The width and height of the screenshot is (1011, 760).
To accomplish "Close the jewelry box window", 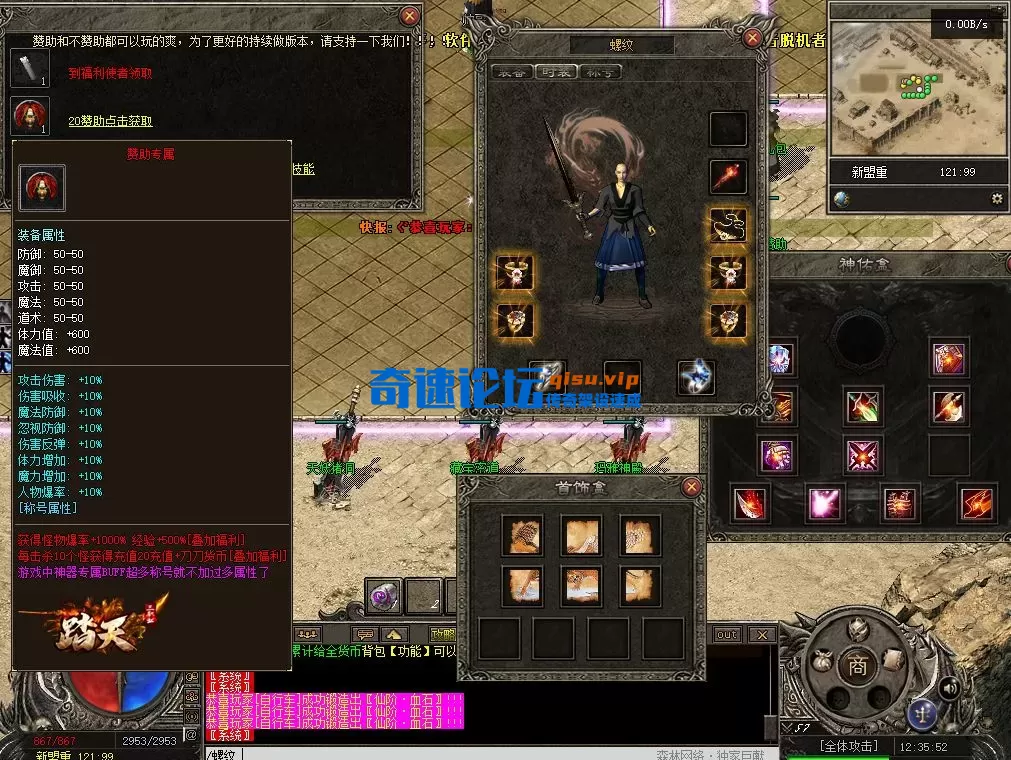I will tap(691, 487).
